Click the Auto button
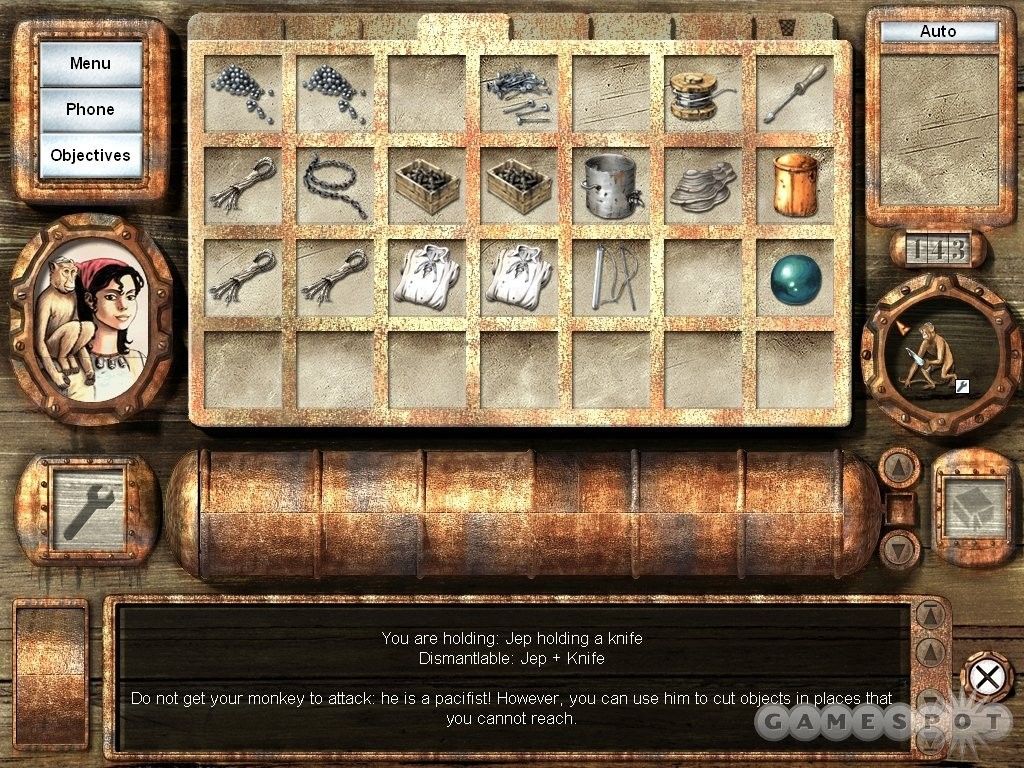The height and width of the screenshot is (768, 1024). pos(938,31)
